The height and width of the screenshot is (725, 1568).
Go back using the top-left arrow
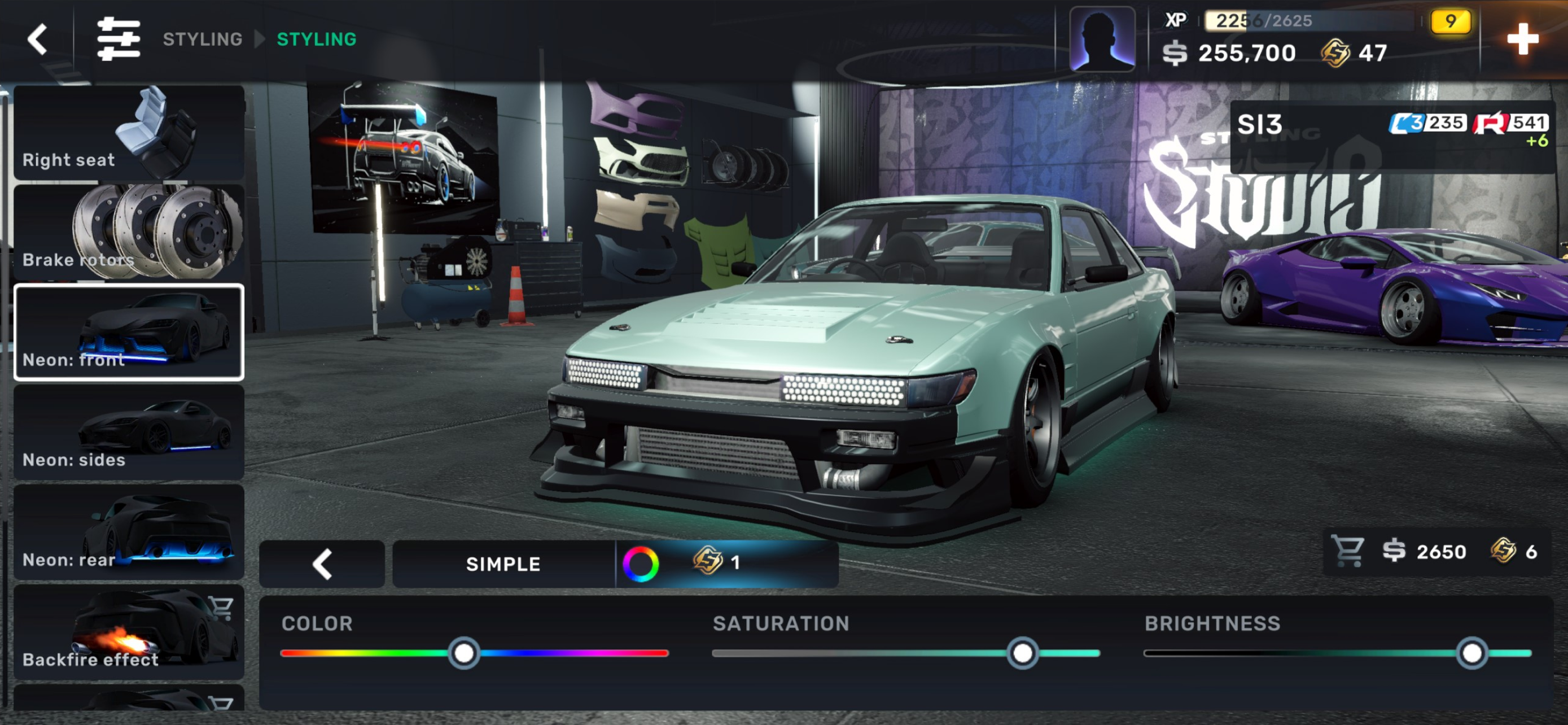(x=38, y=40)
